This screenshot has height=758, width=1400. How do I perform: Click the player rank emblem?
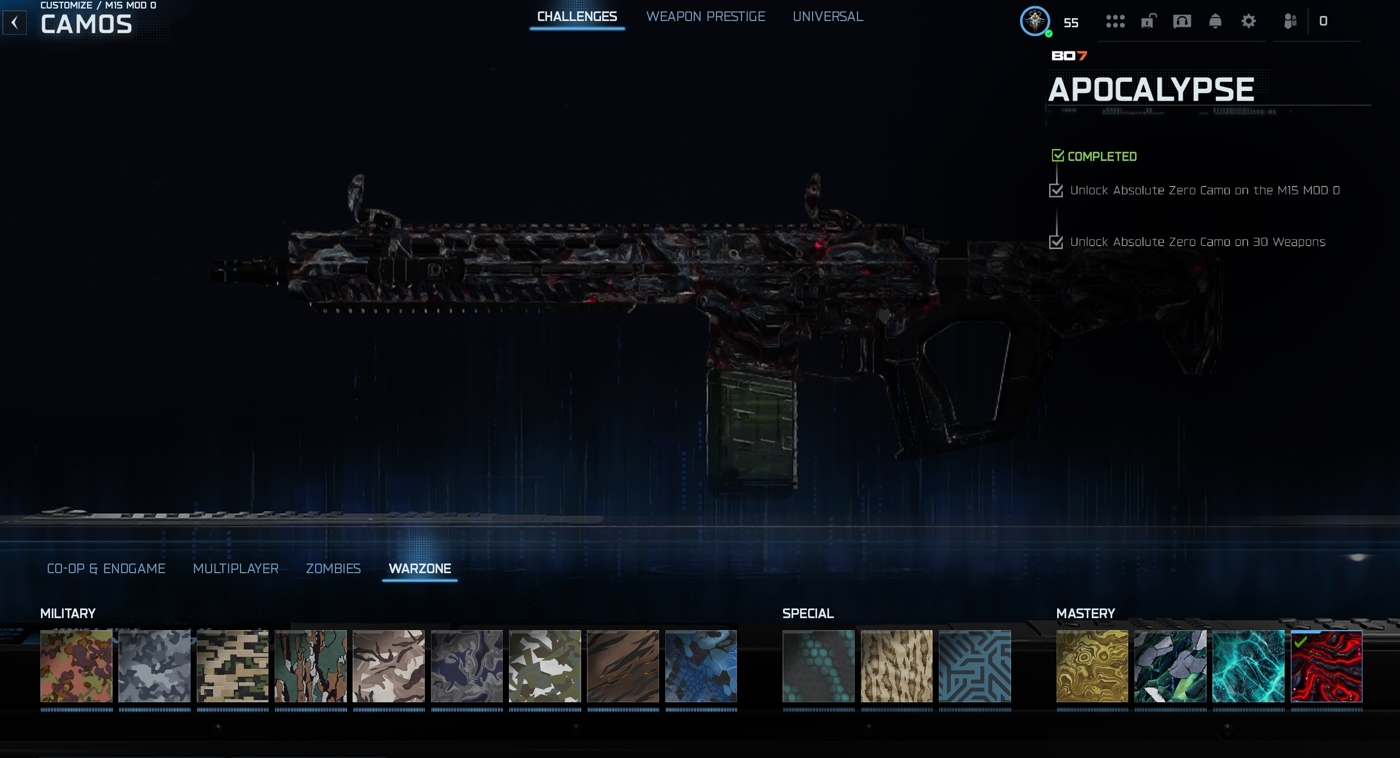click(1035, 21)
